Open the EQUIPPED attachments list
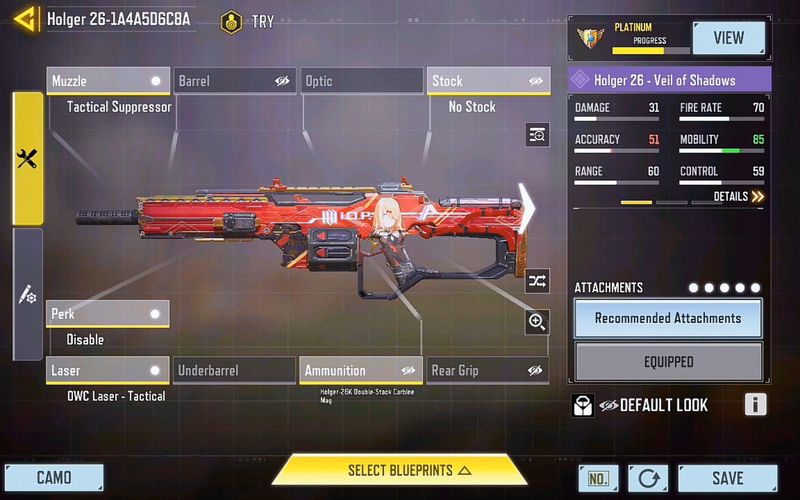The height and width of the screenshot is (500, 800). (x=668, y=362)
